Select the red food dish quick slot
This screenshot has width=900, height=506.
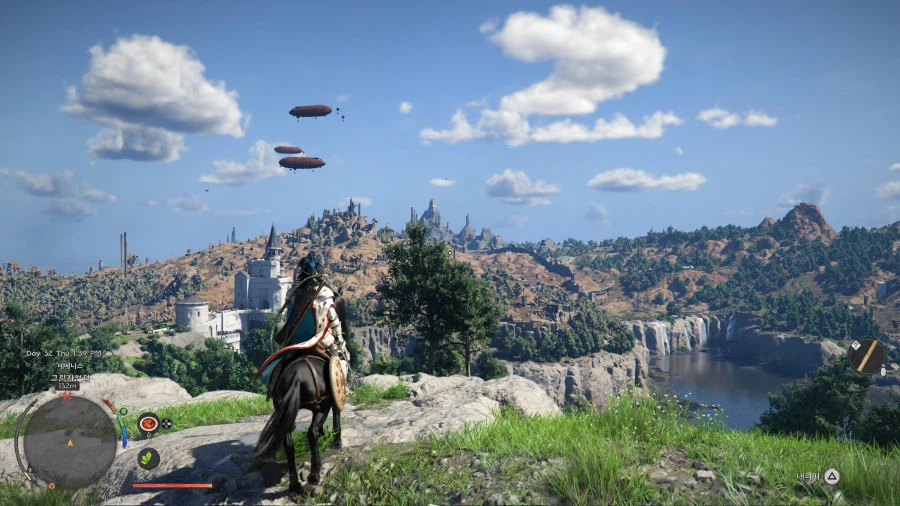[148, 423]
